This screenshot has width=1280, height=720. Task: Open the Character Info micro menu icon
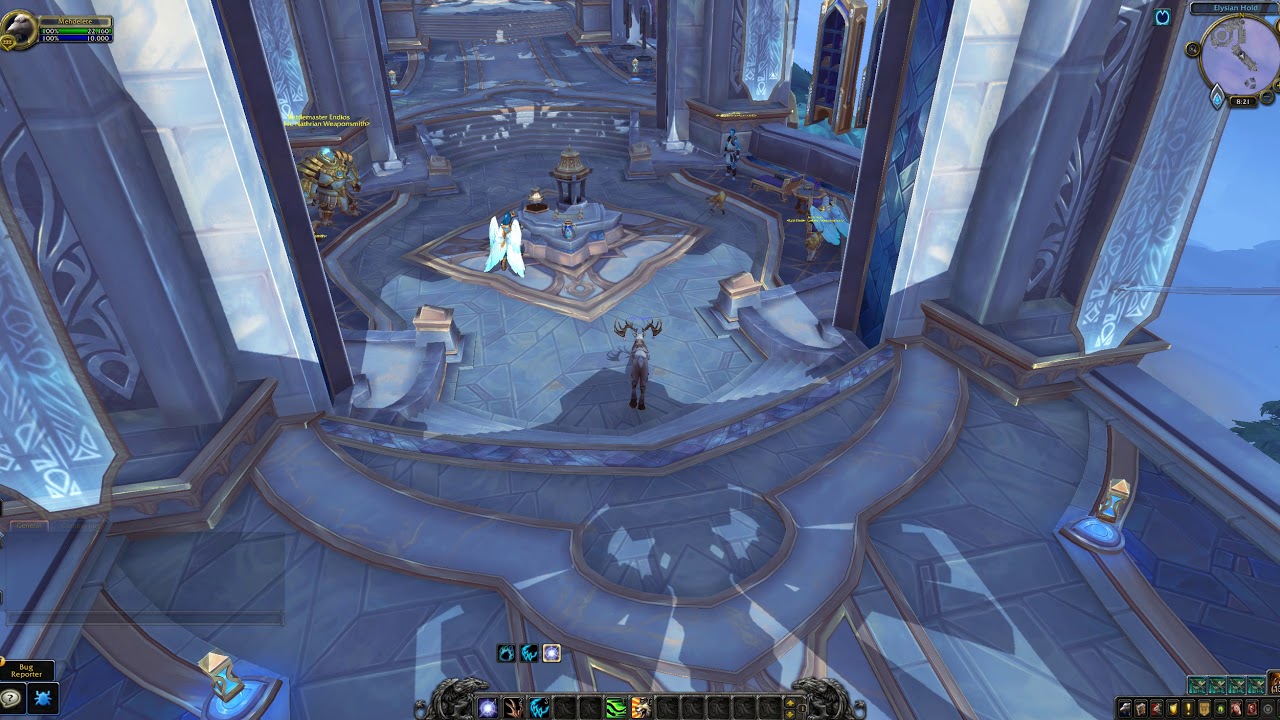(x=1125, y=707)
